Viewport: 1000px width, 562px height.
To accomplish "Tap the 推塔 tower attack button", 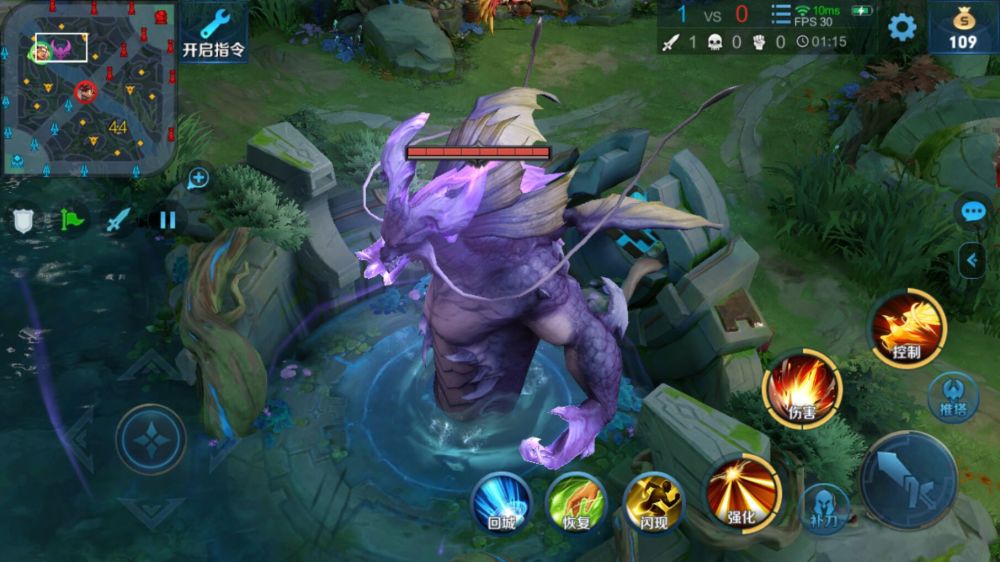I will pos(950,394).
